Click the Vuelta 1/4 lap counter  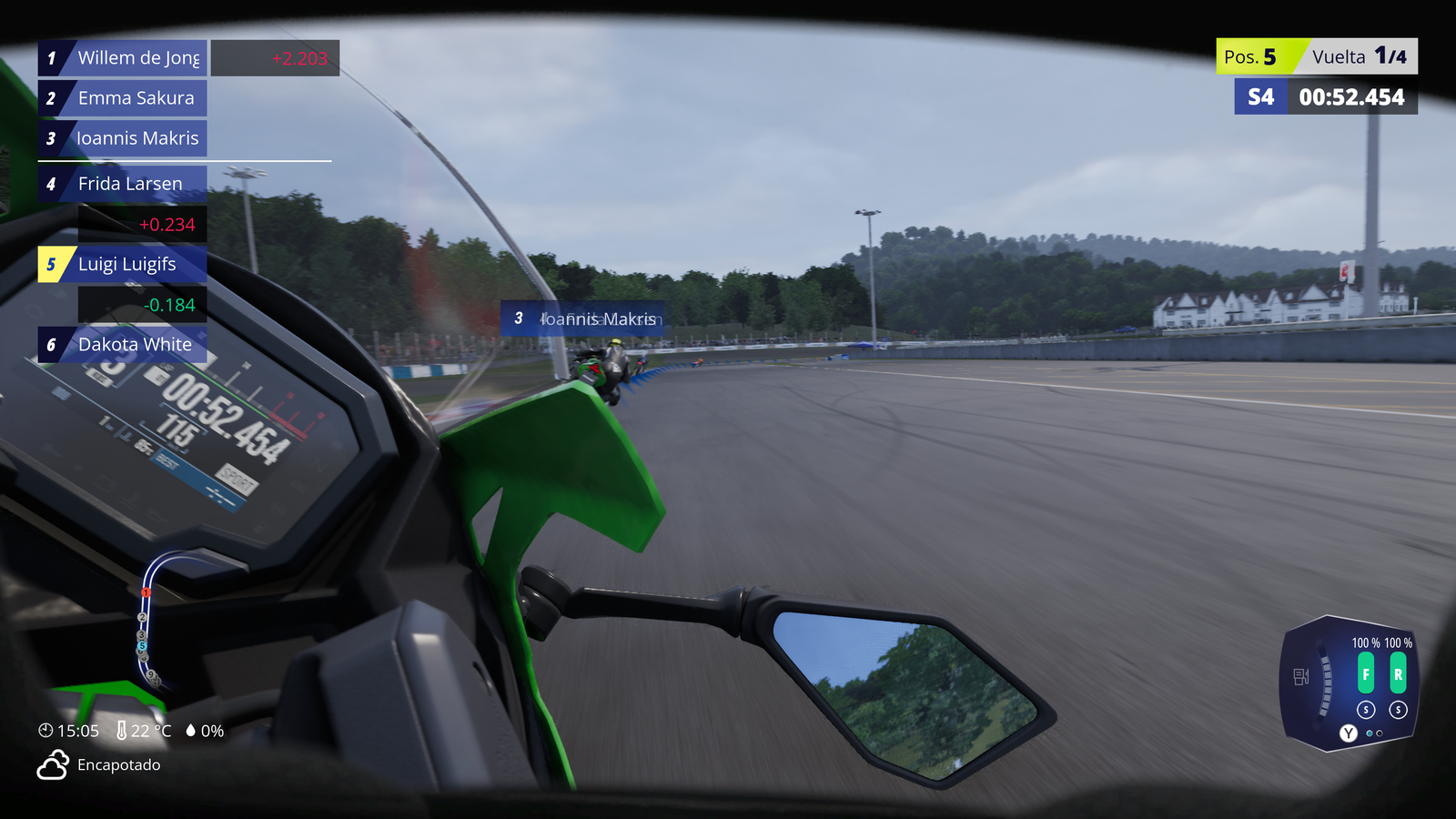coord(1361,56)
